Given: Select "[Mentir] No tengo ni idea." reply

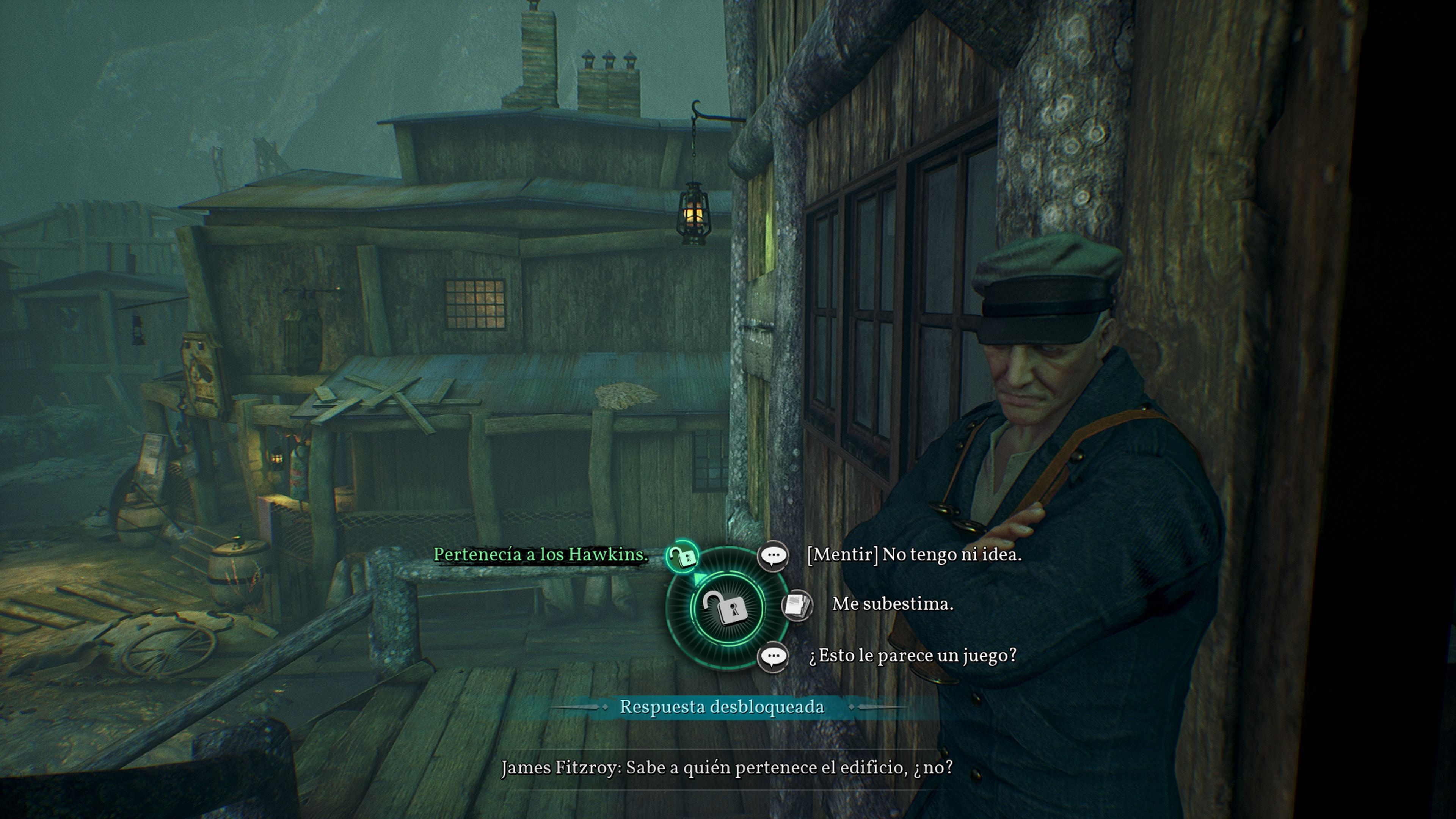Looking at the screenshot, I should coord(914,554).
